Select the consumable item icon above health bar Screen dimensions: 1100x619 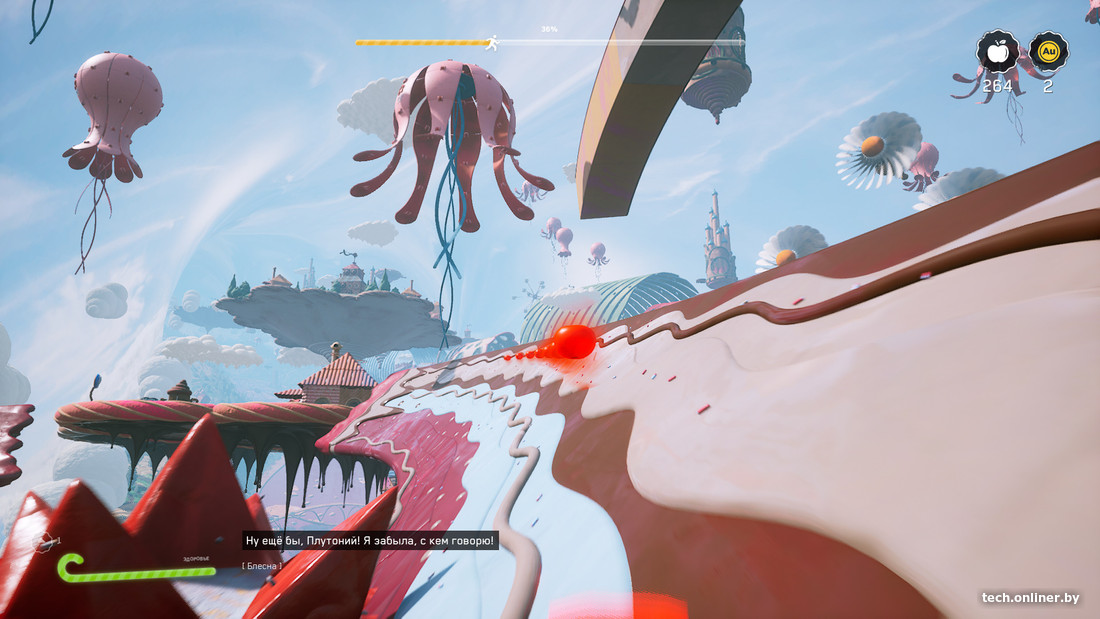43,542
